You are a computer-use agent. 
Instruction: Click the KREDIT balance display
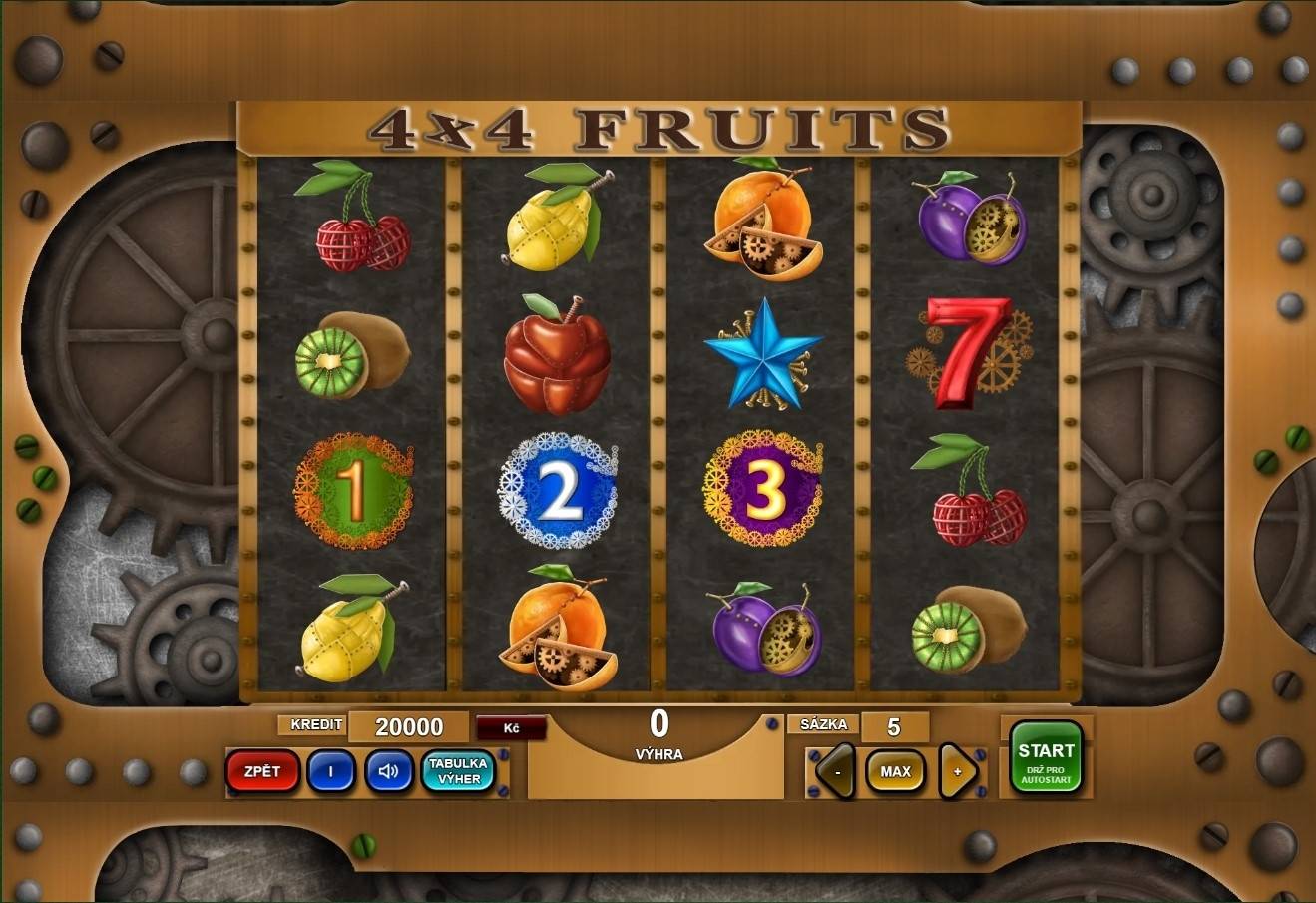tap(410, 726)
